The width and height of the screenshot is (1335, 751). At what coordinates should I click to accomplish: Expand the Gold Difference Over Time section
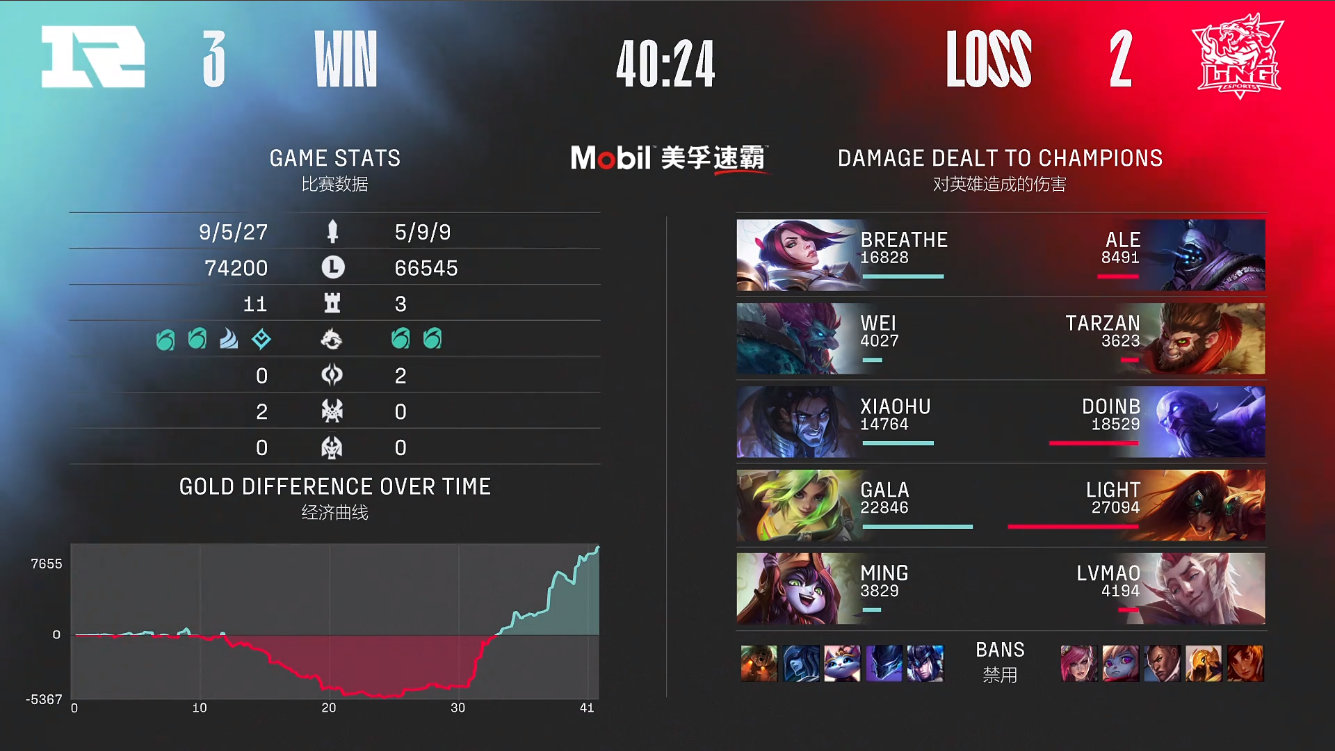pyautogui.click(x=334, y=486)
